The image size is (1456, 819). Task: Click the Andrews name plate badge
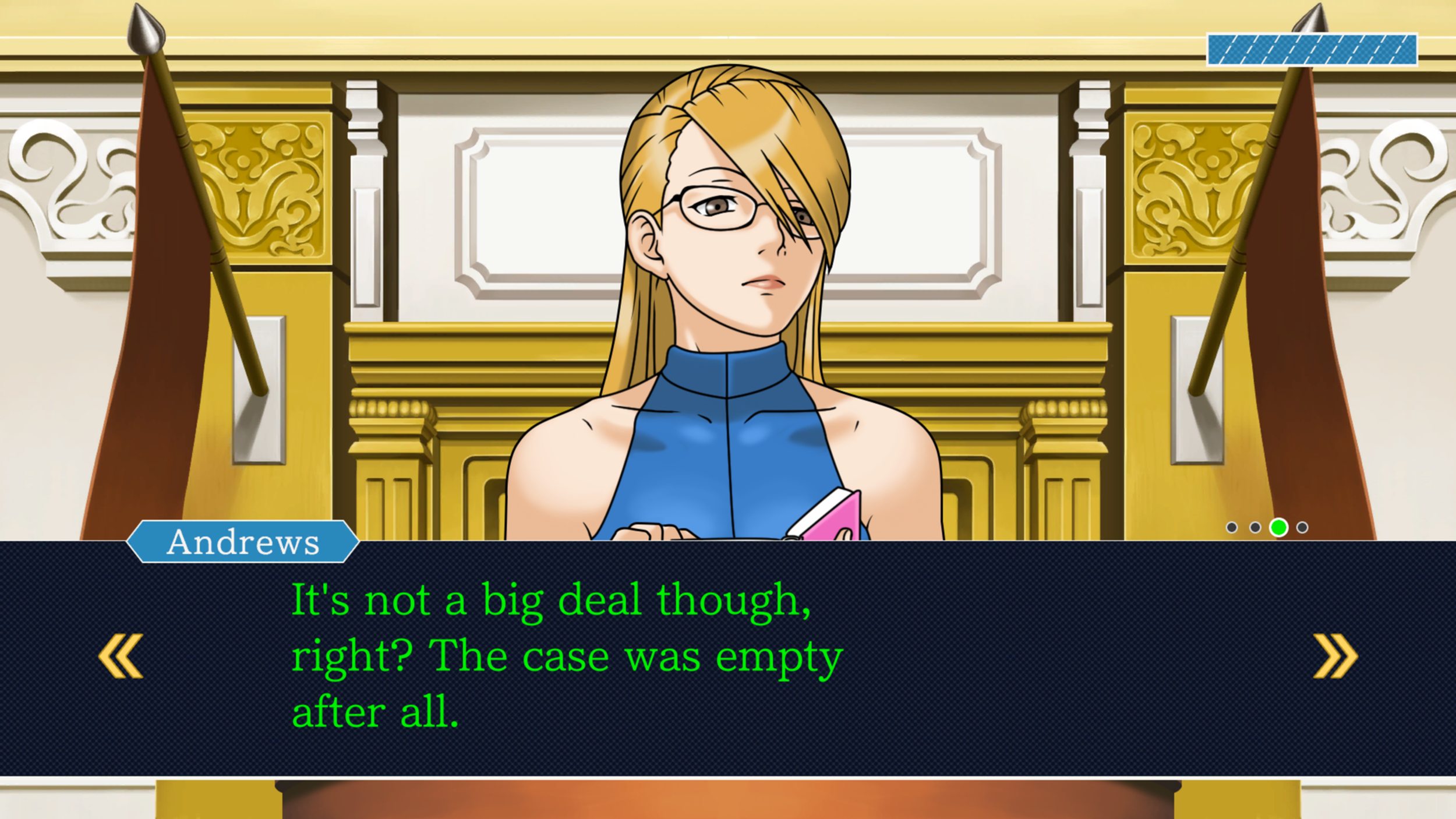point(242,542)
